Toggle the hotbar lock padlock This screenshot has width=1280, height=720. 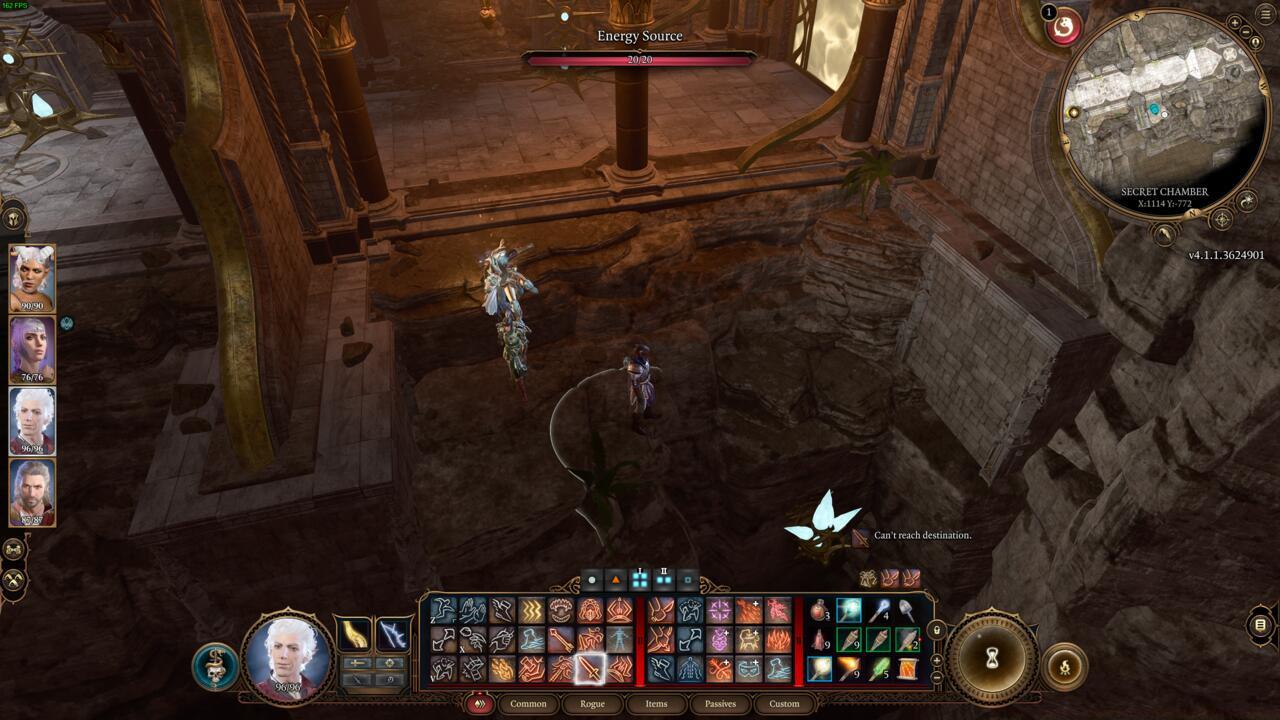pos(937,631)
